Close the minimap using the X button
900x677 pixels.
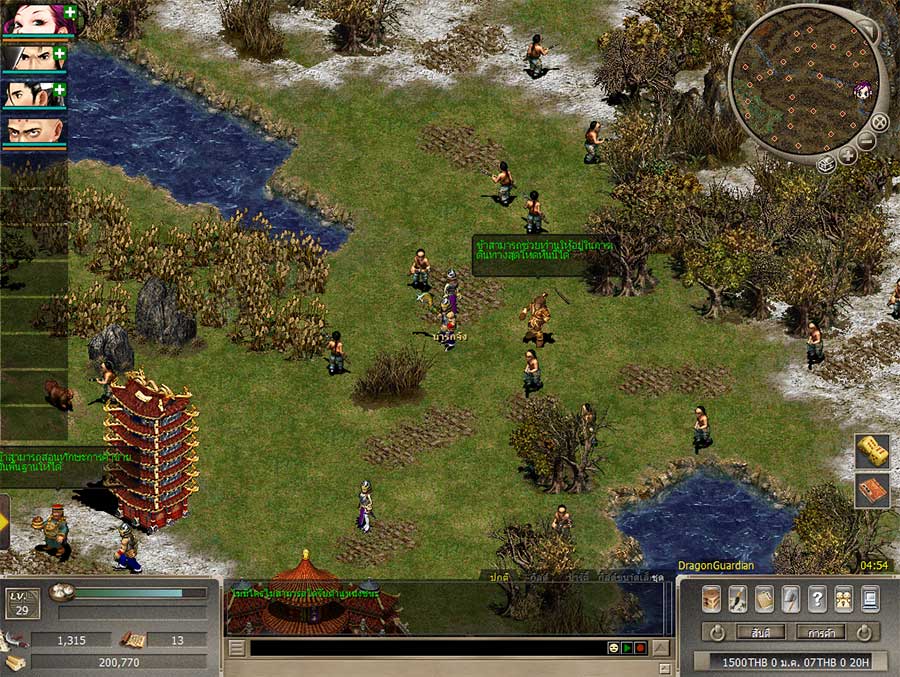(879, 123)
